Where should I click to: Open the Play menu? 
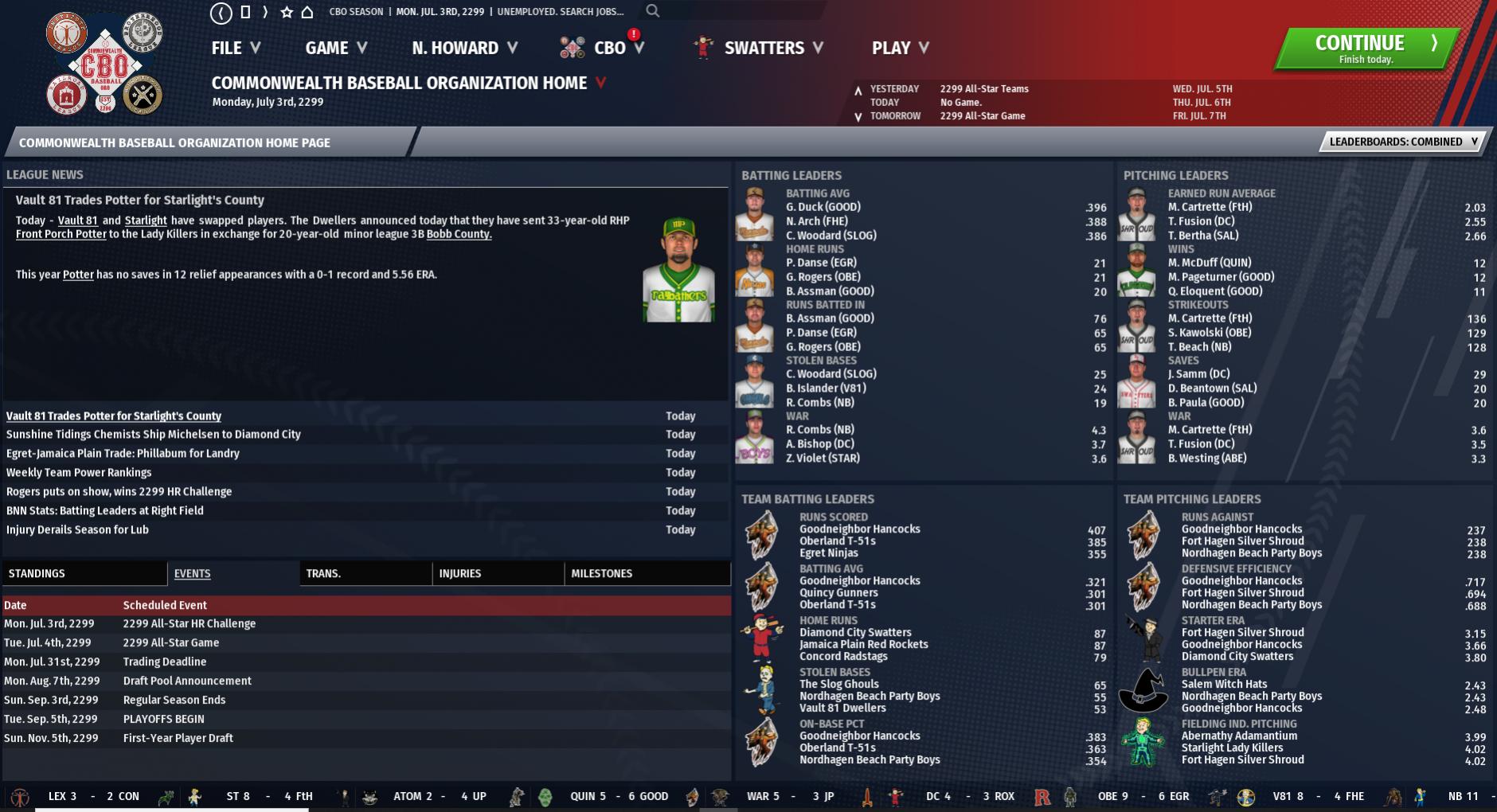click(x=900, y=48)
